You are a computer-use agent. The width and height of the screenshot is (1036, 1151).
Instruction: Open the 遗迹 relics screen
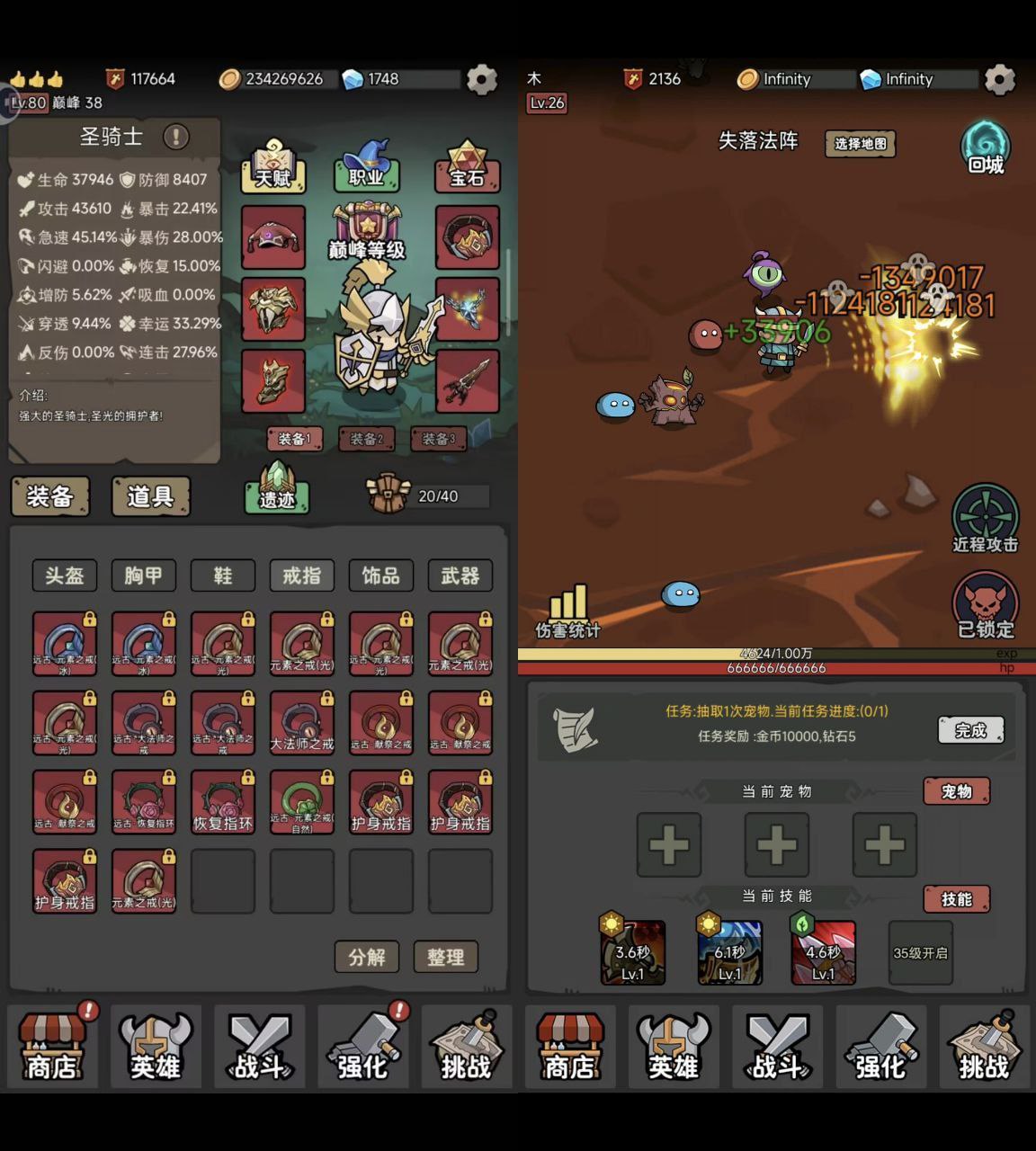(x=277, y=489)
